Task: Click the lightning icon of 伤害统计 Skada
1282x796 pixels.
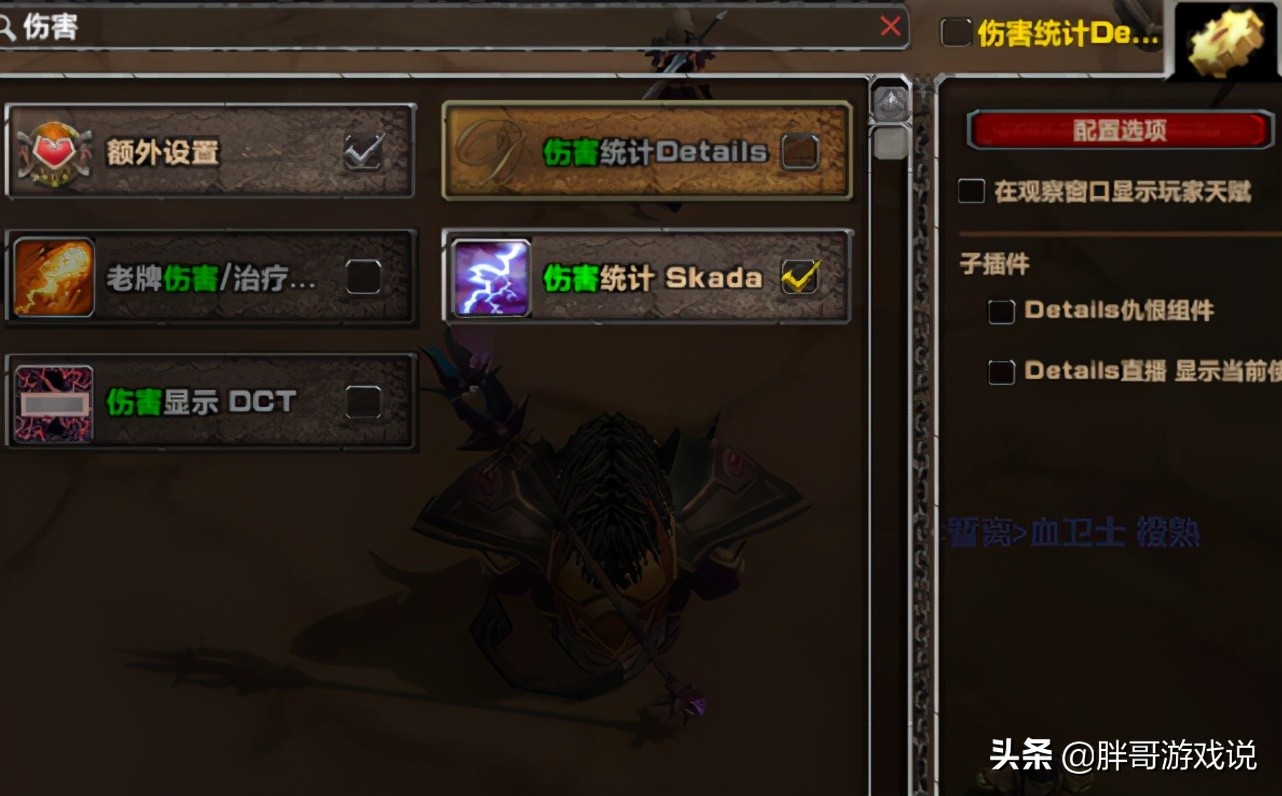Action: point(490,278)
